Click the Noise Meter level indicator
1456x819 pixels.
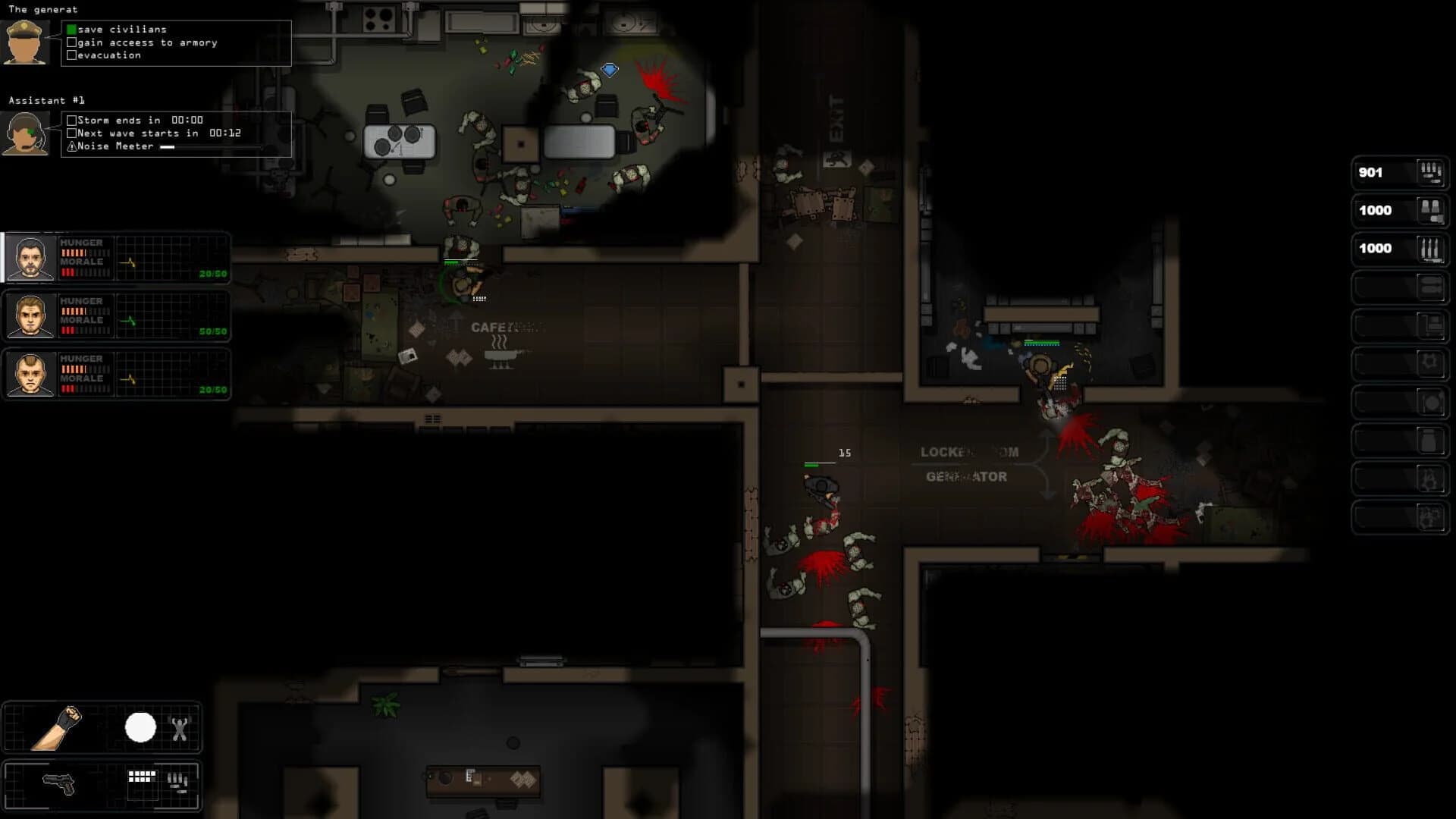coord(168,146)
